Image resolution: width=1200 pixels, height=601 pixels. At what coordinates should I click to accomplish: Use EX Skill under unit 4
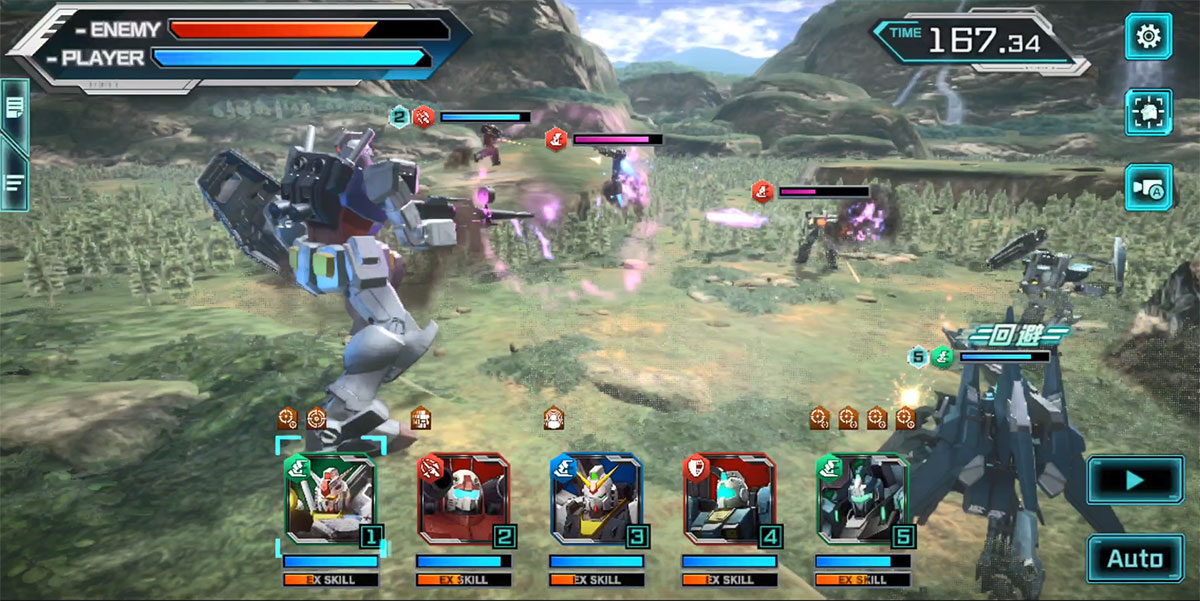(x=729, y=580)
